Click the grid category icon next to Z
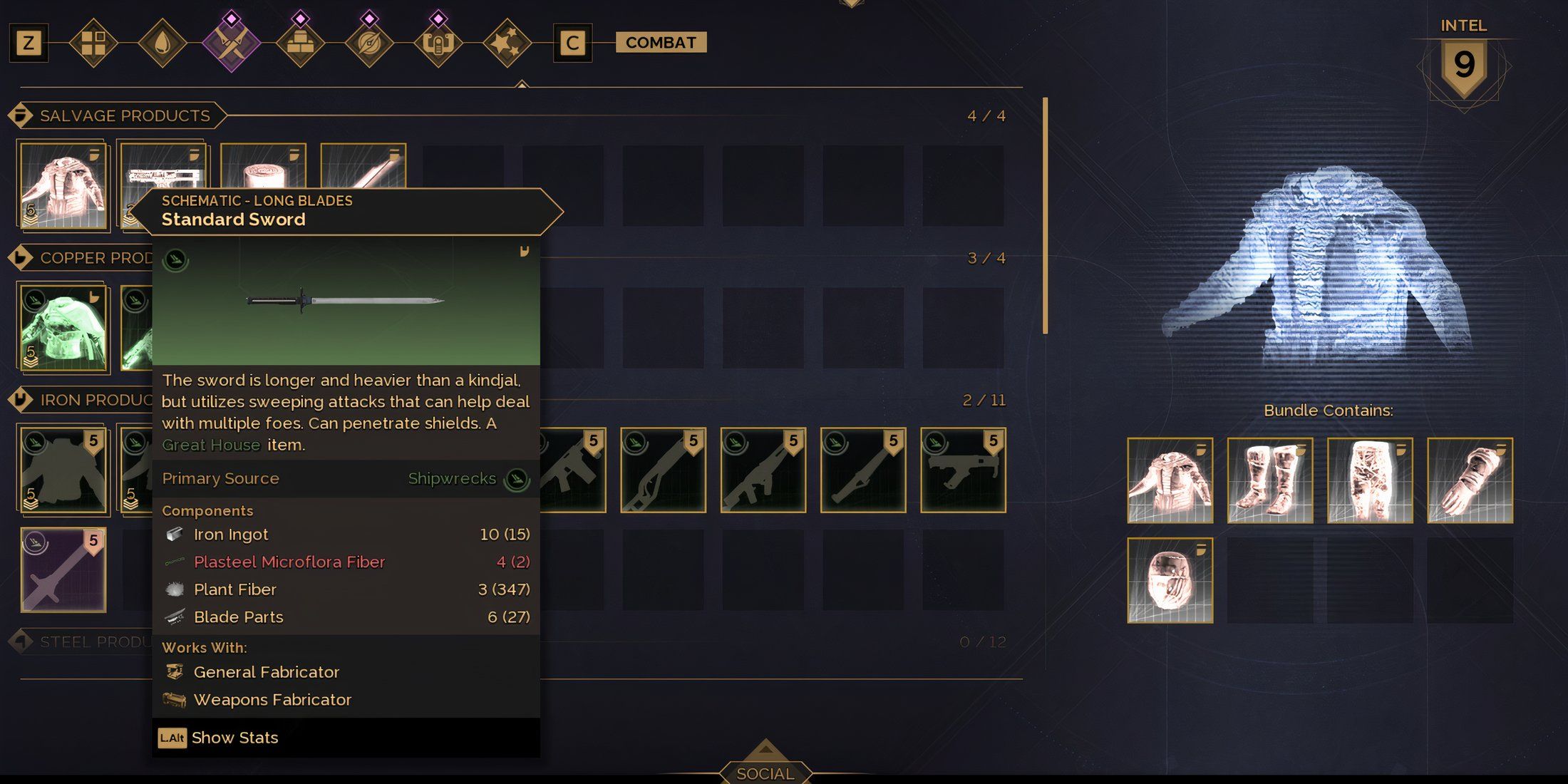This screenshot has height=784, width=1568. pos(94,41)
